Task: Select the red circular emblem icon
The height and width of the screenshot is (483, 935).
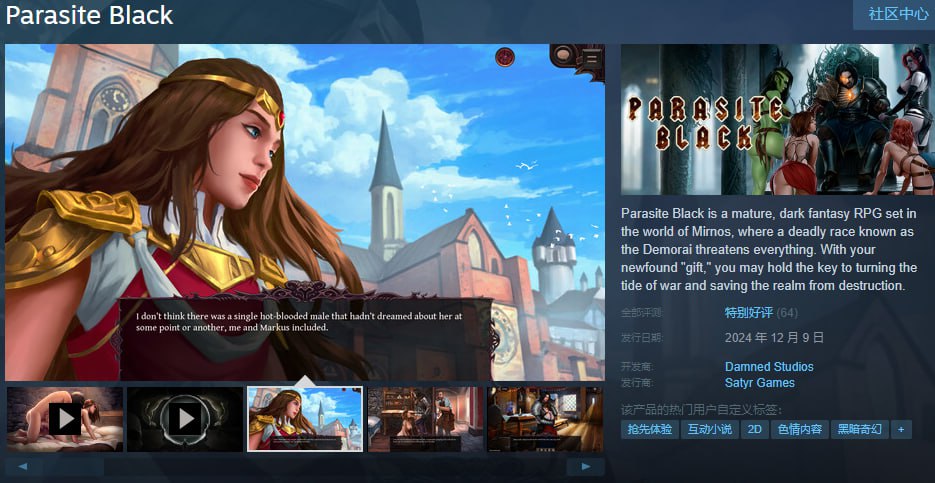Action: click(505, 57)
